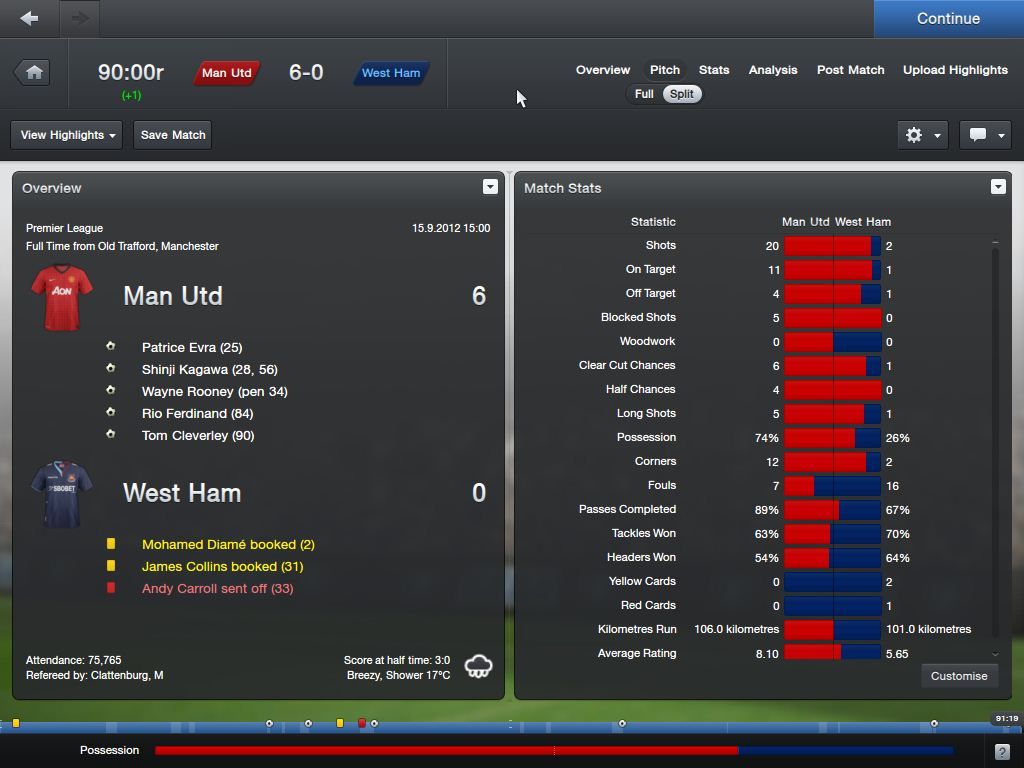Open the Stats tab

[714, 70]
